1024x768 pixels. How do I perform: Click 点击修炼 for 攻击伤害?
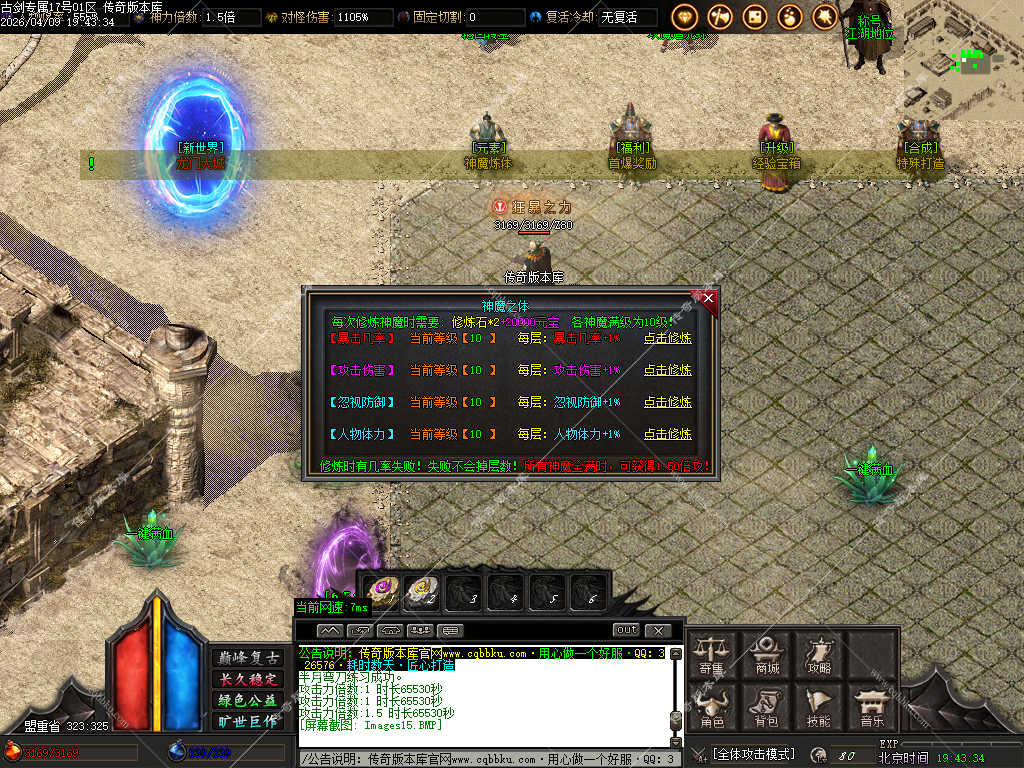click(667, 370)
